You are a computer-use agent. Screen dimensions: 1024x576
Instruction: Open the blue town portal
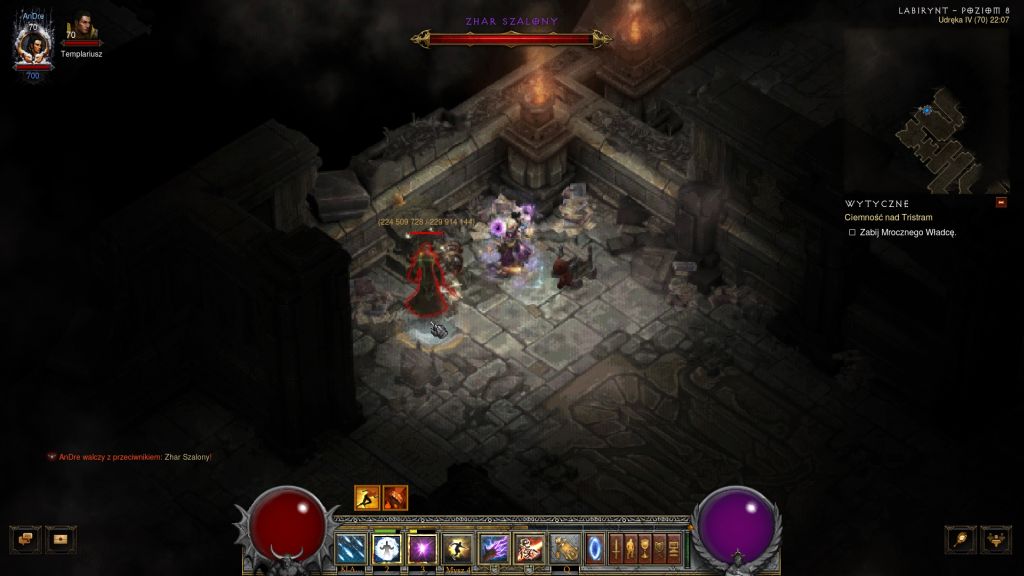[x=596, y=548]
